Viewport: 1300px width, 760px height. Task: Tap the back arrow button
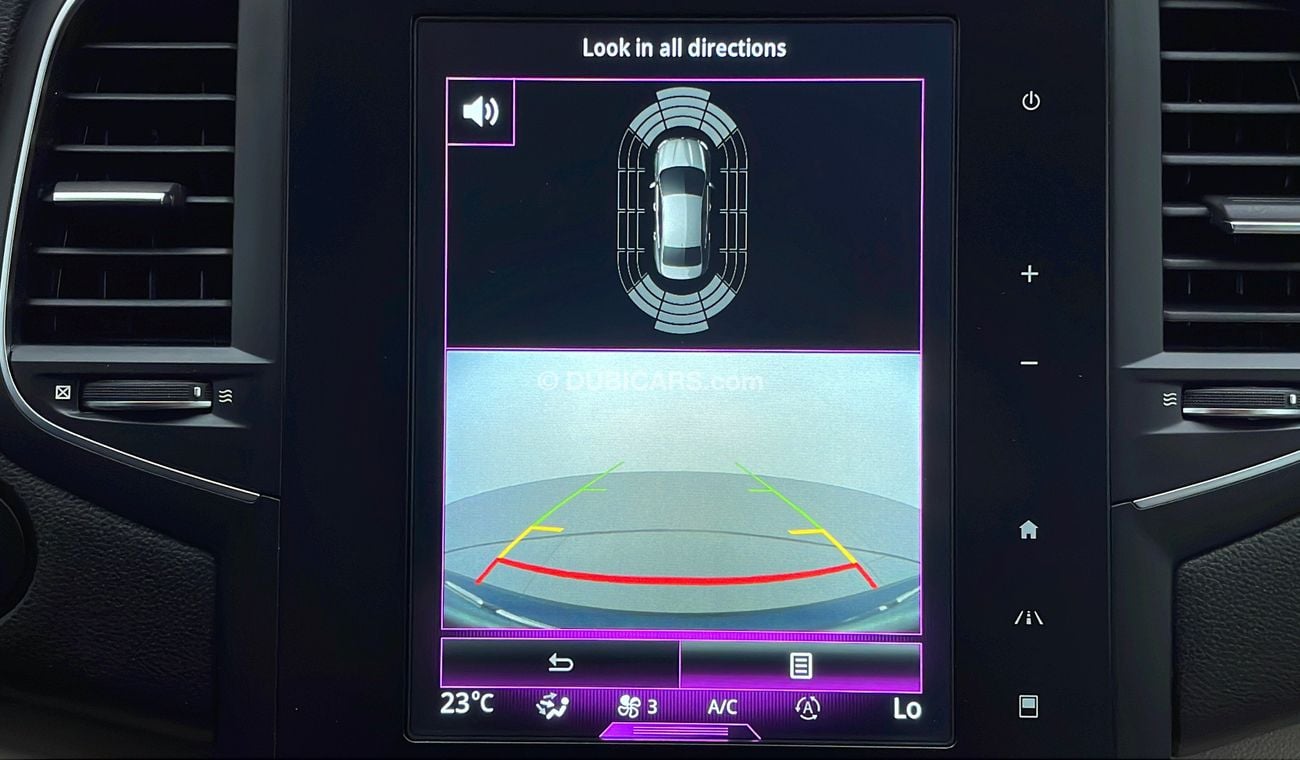560,664
